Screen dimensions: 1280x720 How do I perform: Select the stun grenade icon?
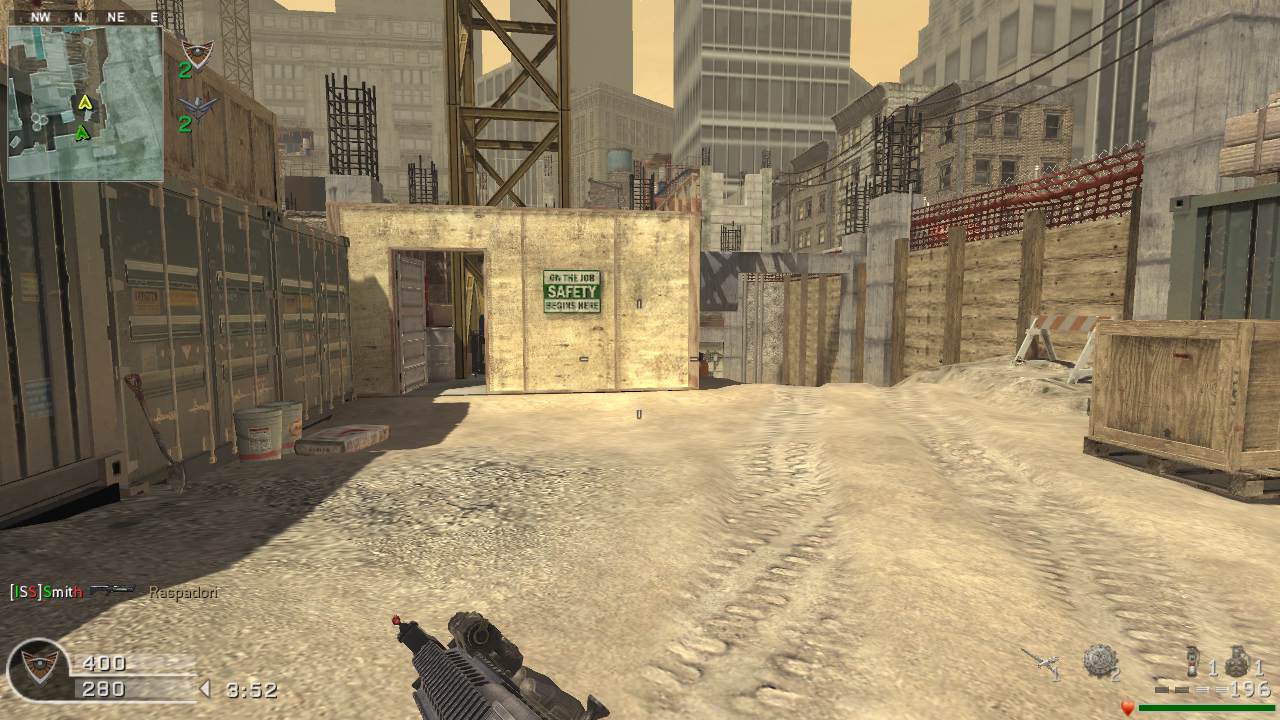[x=1192, y=661]
